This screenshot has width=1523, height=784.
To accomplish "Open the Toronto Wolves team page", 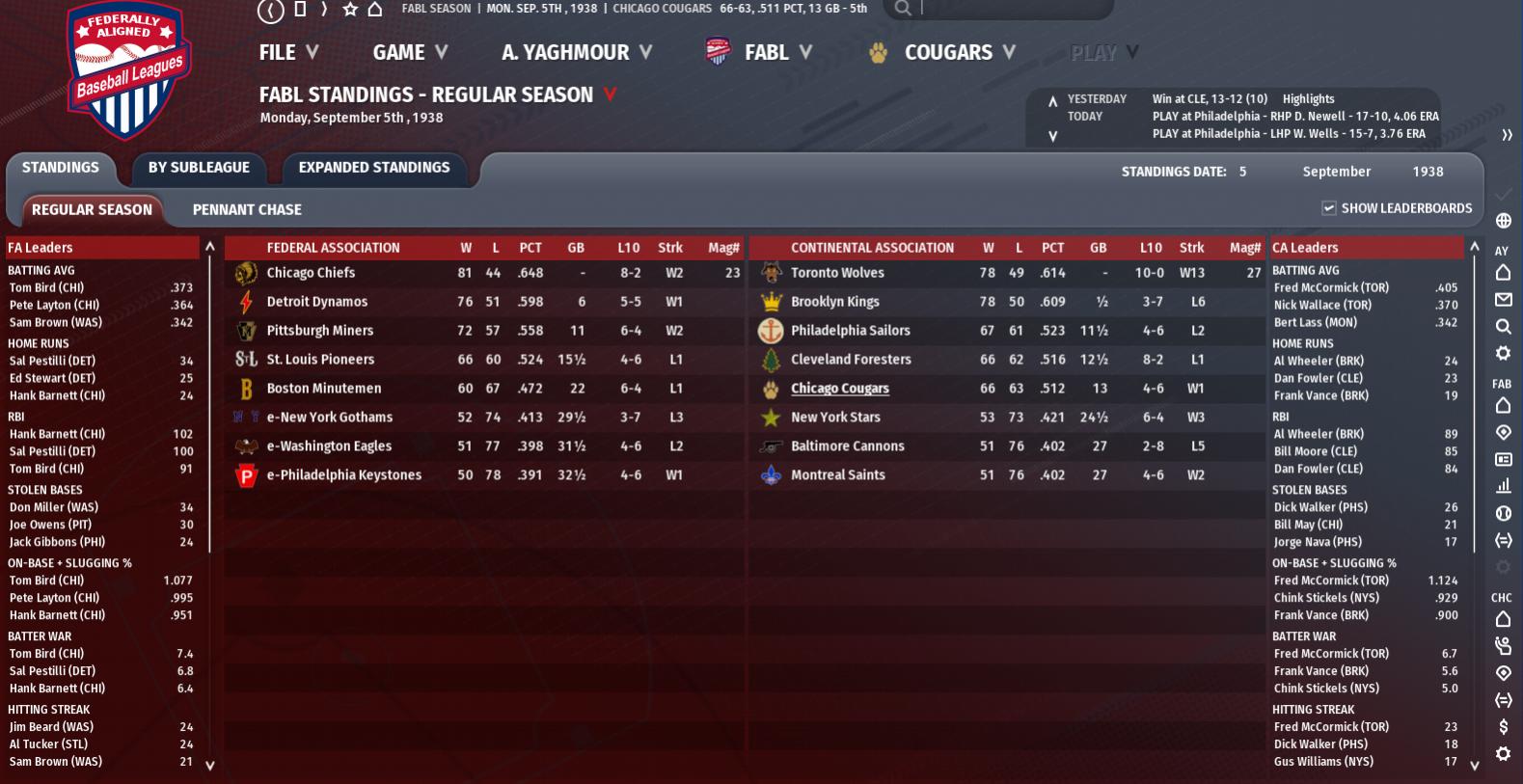I will coord(837,273).
